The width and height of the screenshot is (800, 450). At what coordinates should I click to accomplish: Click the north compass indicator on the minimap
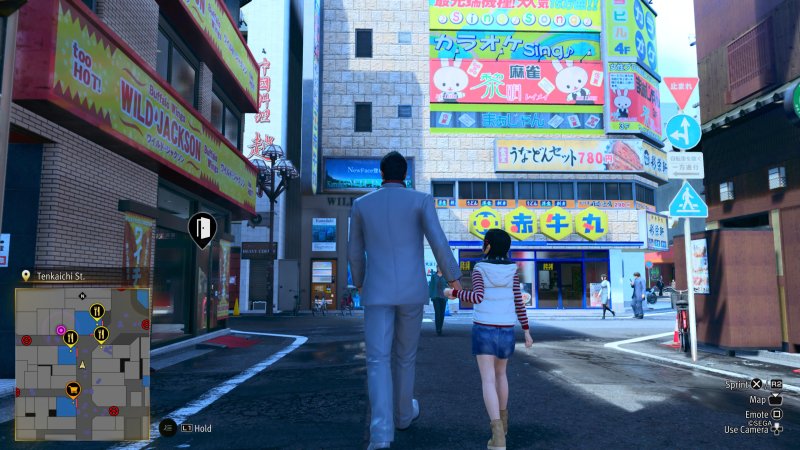coord(82,296)
